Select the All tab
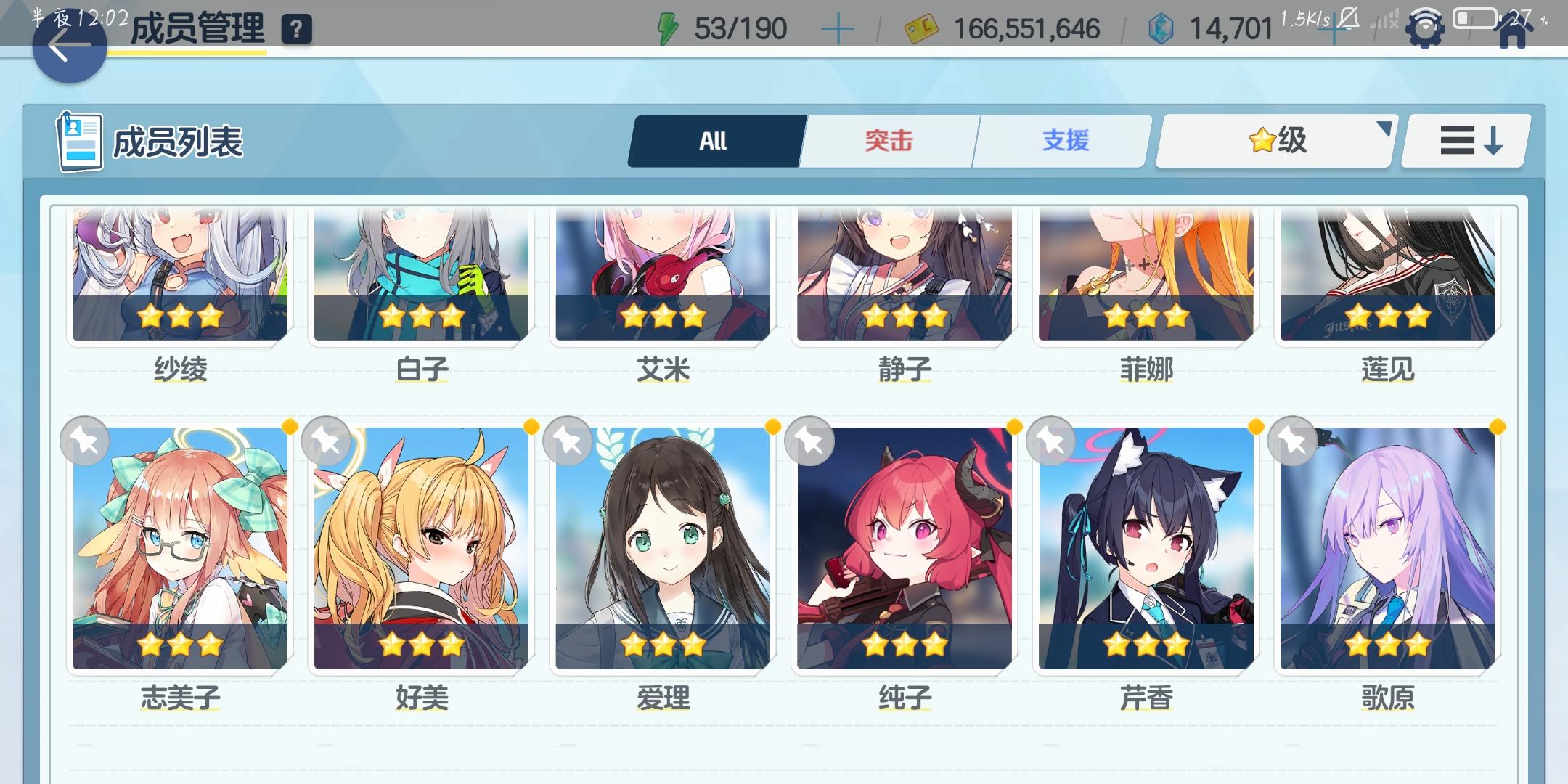The width and height of the screenshot is (1568, 784). point(714,140)
